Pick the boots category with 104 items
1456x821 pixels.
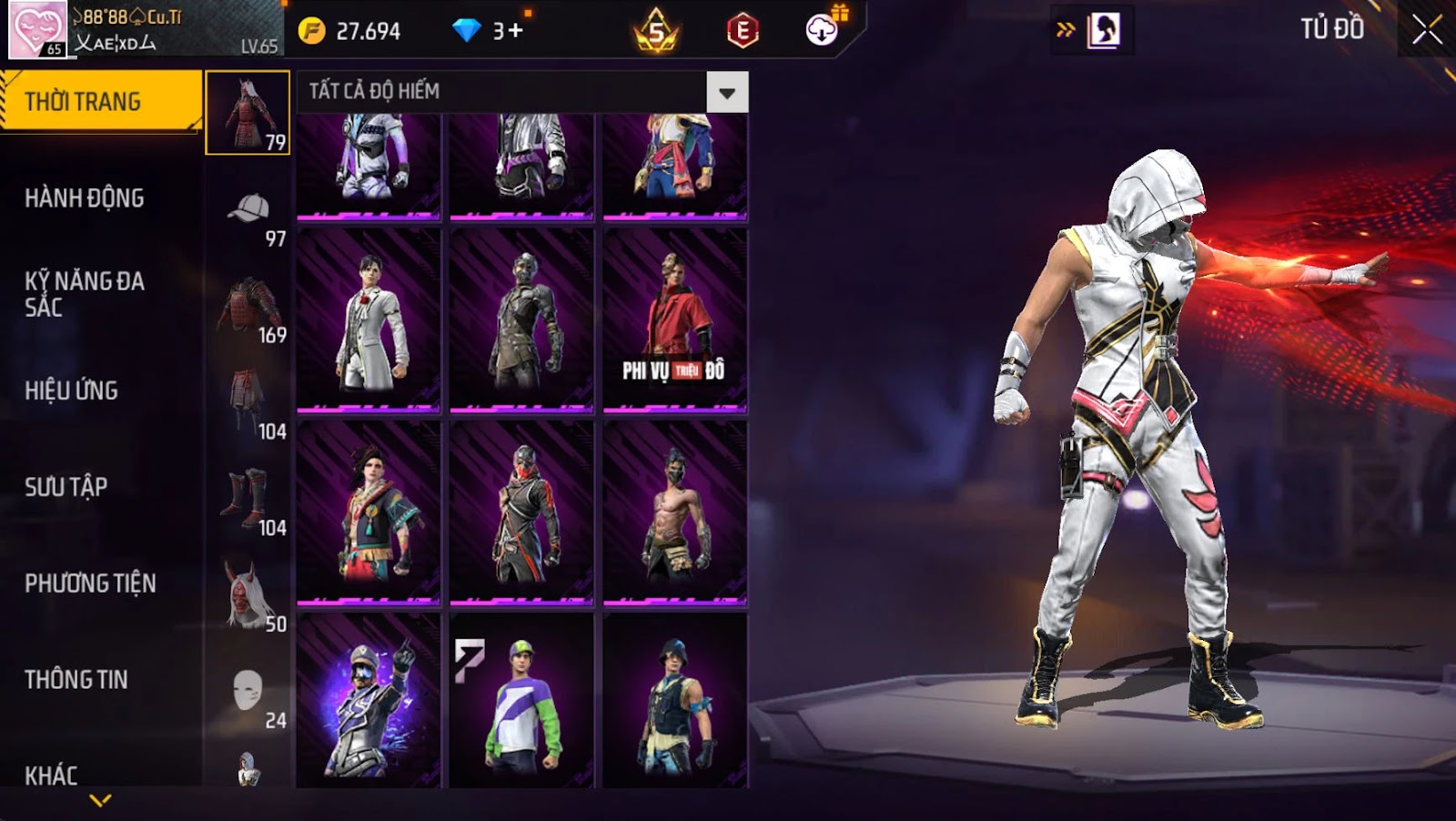click(248, 502)
